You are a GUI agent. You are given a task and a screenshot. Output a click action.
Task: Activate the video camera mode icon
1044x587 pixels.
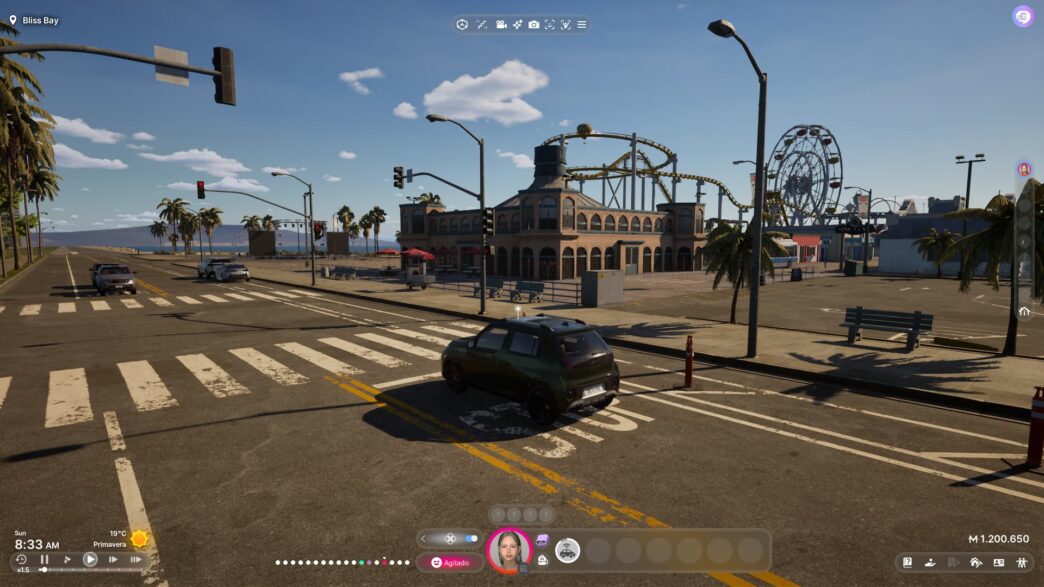(x=501, y=24)
